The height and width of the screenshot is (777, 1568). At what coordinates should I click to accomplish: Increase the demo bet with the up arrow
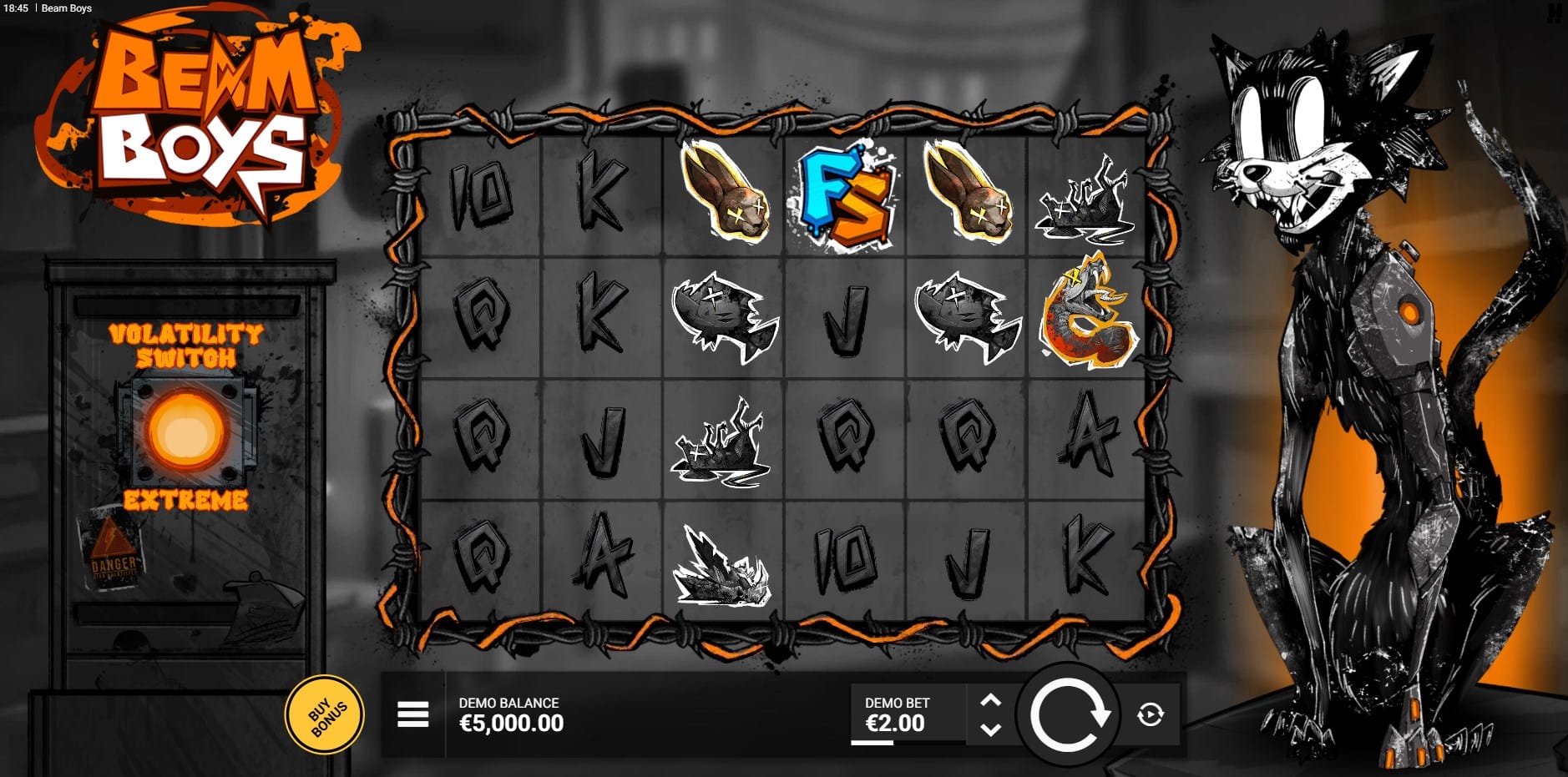(990, 700)
